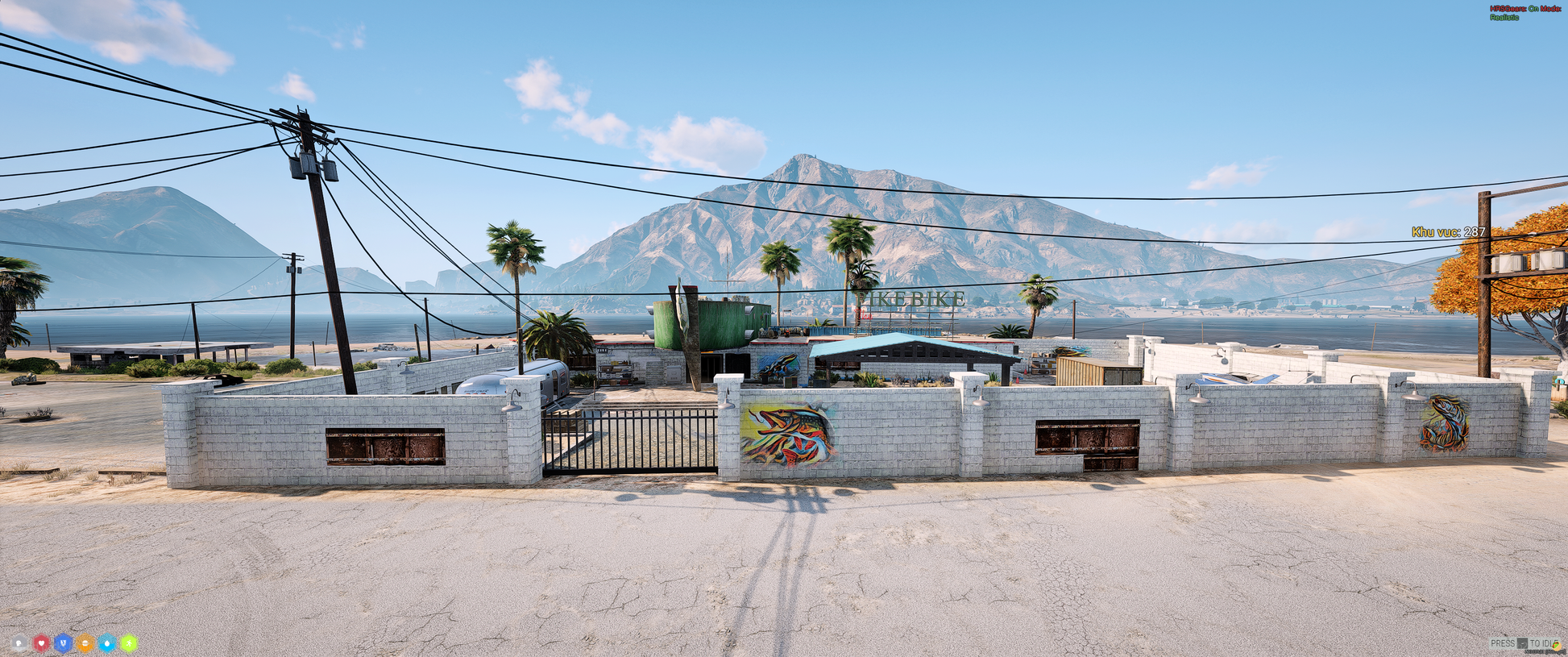Viewport: 1568px width, 657px height.
Task: Select the orange burger hunger icon
Action: [85, 643]
